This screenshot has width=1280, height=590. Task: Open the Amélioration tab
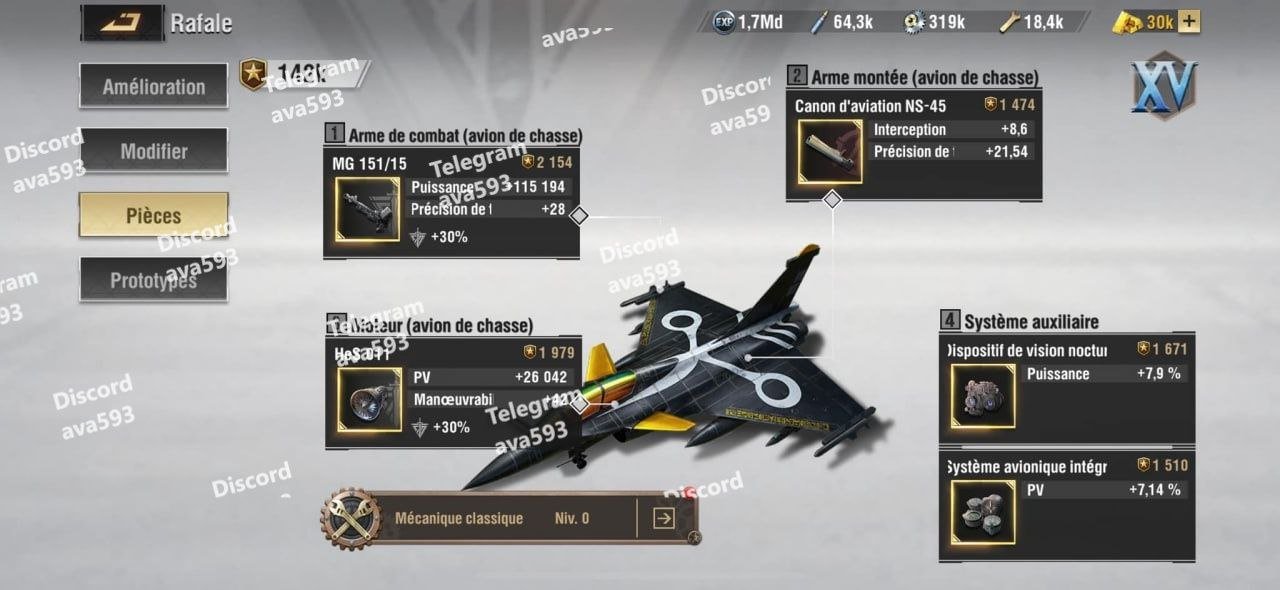tap(153, 87)
